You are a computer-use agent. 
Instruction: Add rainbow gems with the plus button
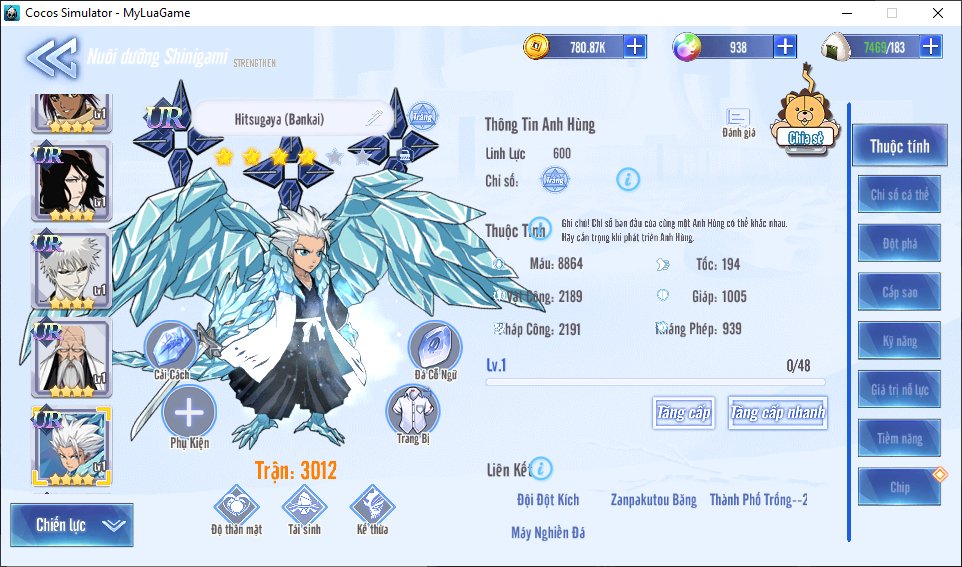pyautogui.click(x=785, y=46)
